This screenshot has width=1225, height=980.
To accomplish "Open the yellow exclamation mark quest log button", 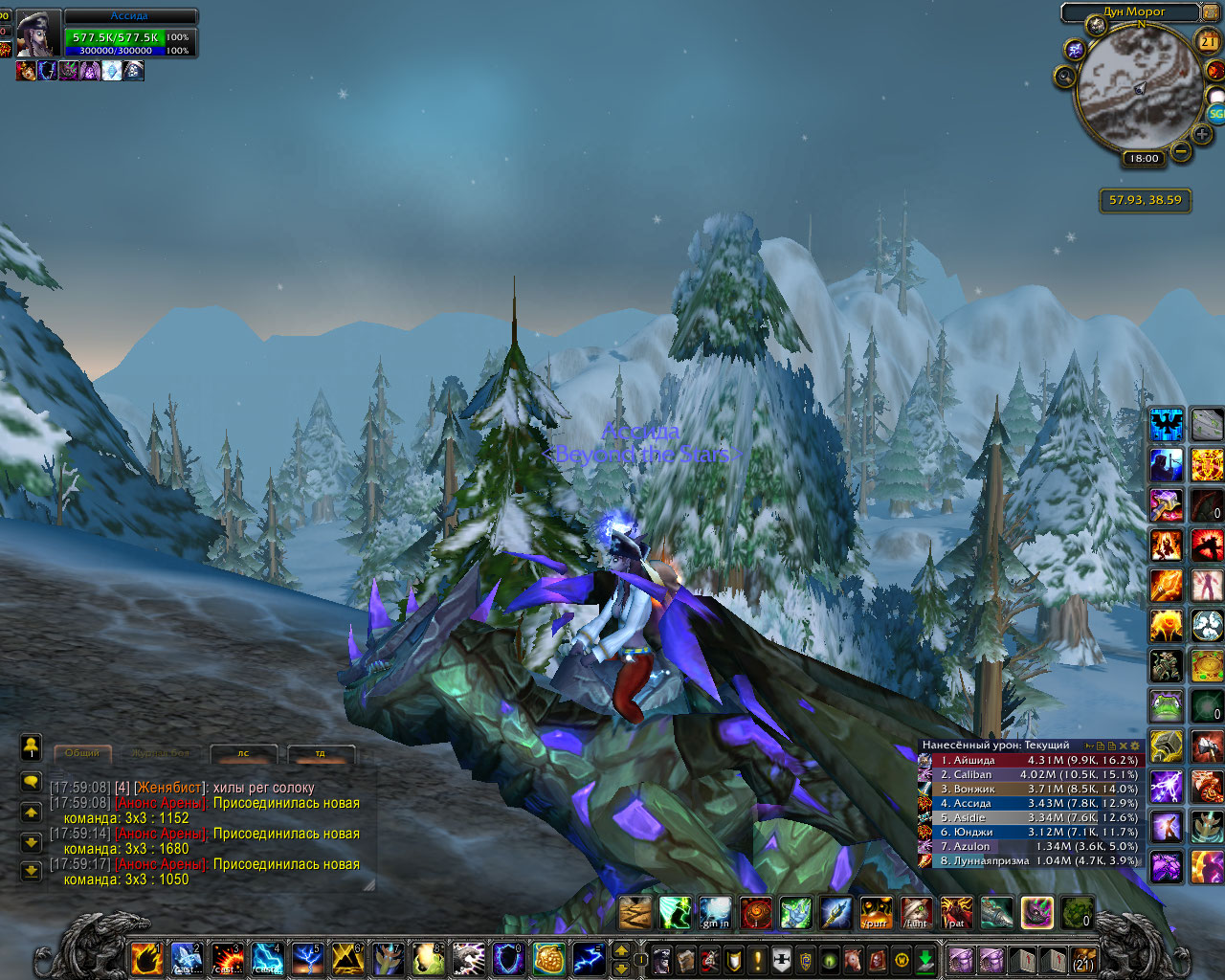I will tap(758, 960).
